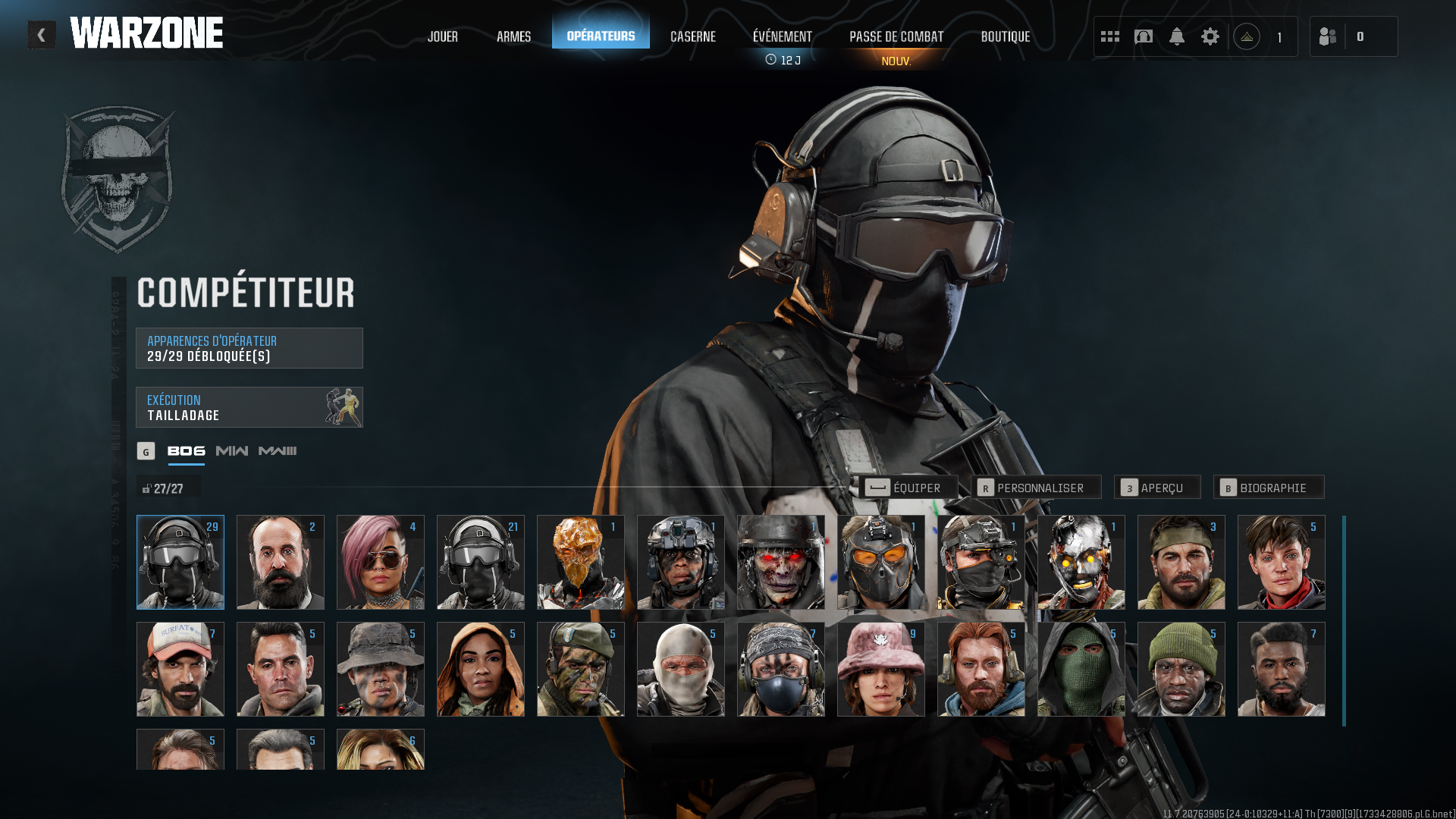Choose PERSONNALISER for this operator

click(1035, 488)
